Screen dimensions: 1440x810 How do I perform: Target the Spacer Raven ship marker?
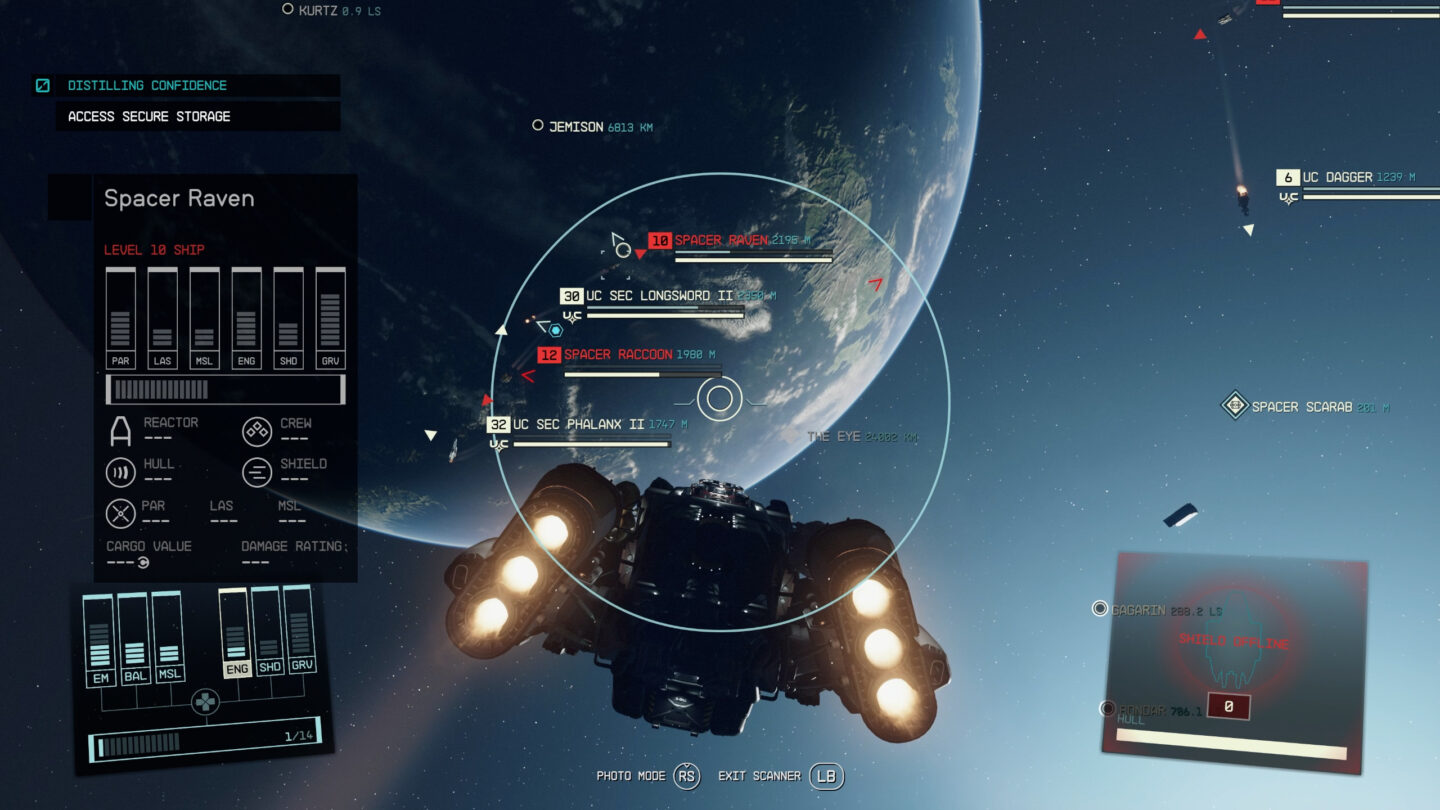click(x=721, y=241)
